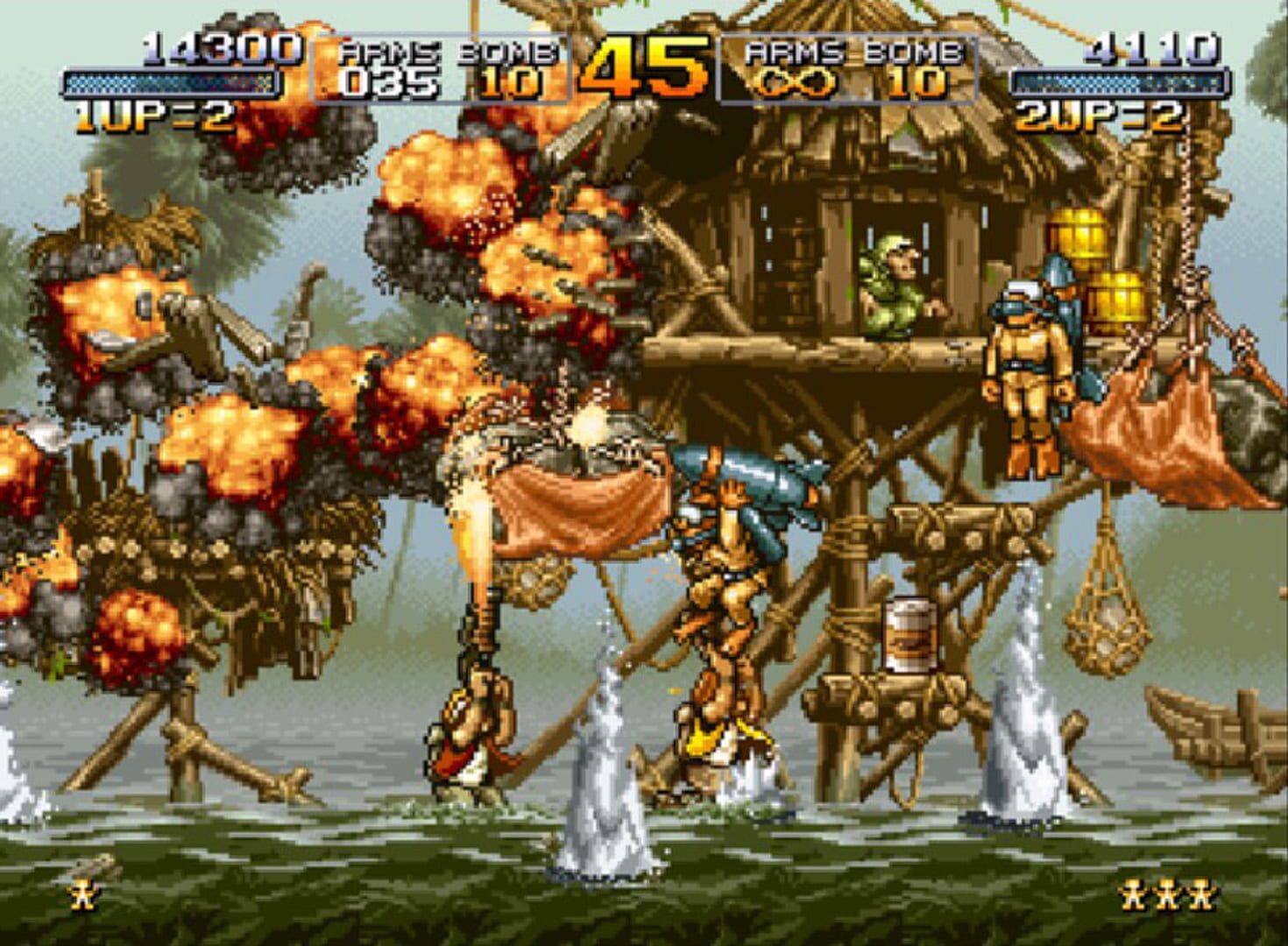
Task: Select the soldier in the hut window
Action: (889, 280)
